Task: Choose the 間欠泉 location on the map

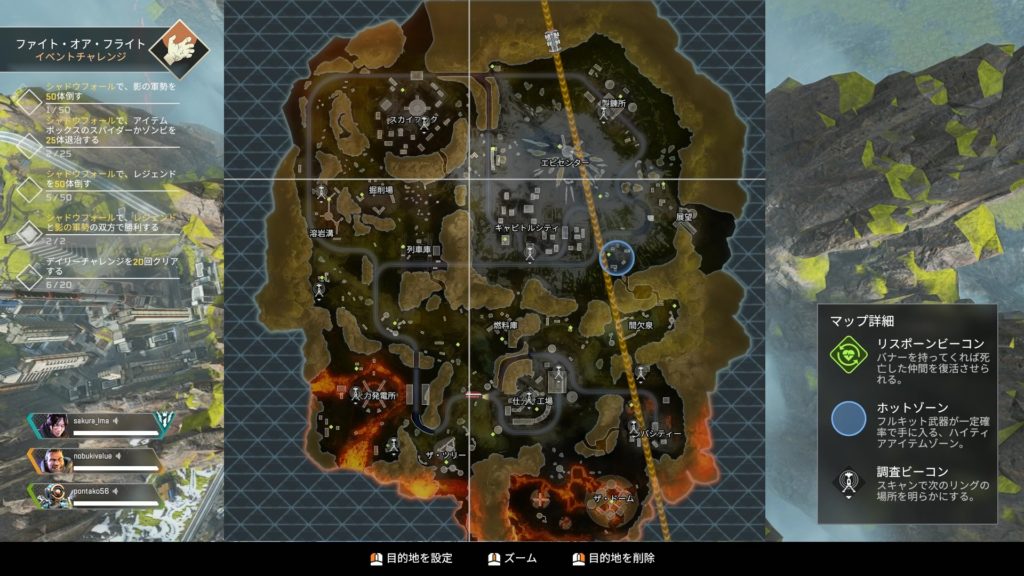Action: pos(640,326)
